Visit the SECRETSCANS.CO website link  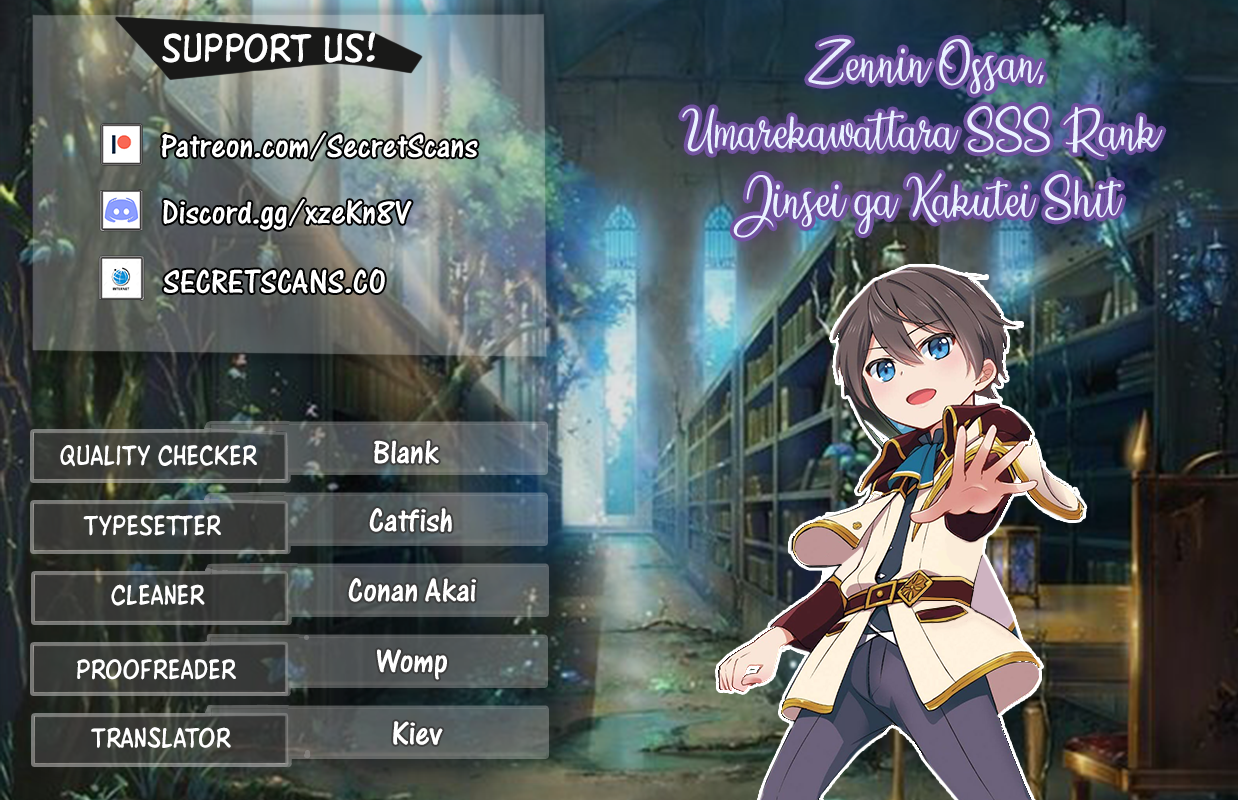pyautogui.click(x=274, y=282)
